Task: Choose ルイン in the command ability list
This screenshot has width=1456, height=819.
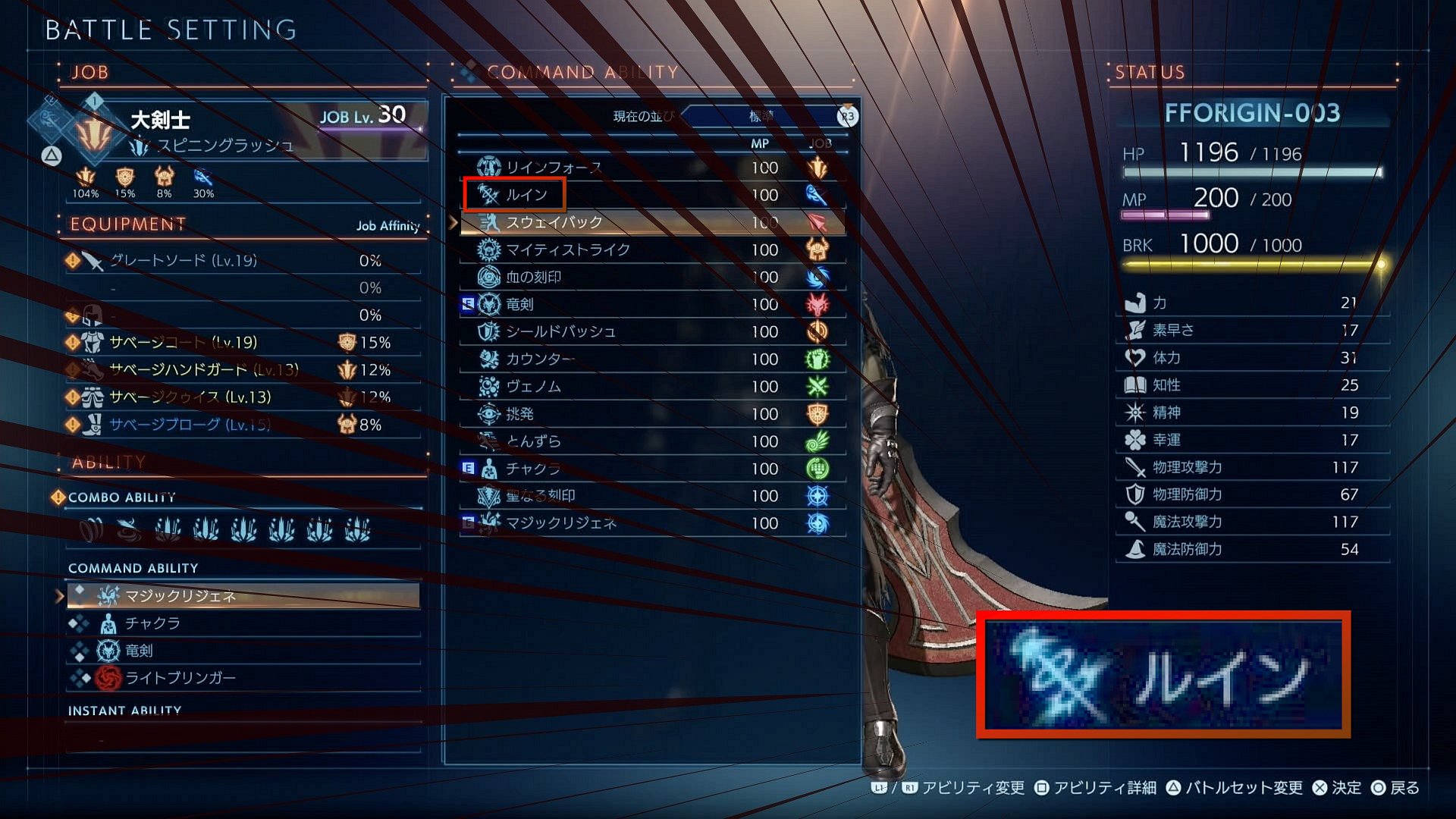Action: (526, 195)
